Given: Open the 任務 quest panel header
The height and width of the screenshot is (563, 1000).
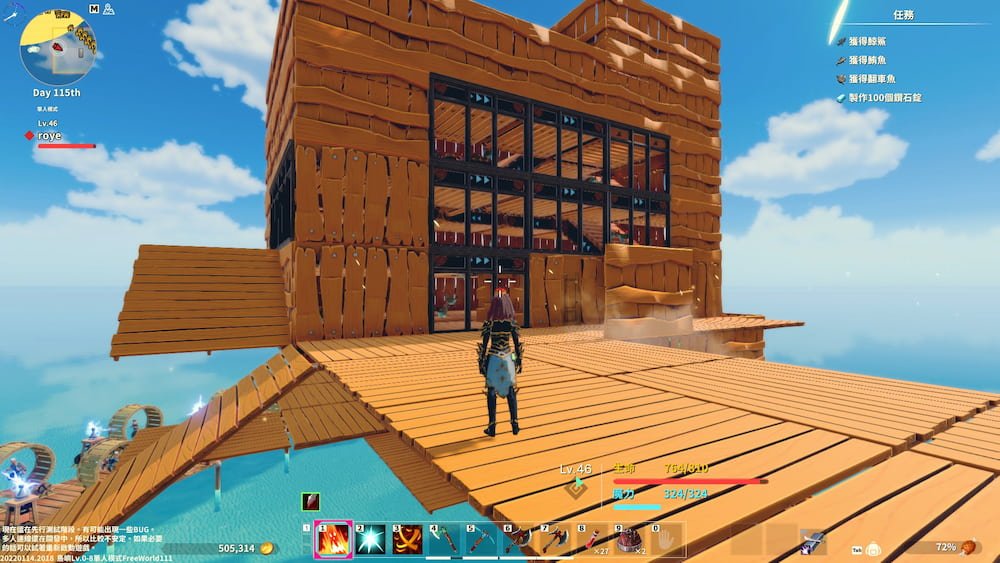Looking at the screenshot, I should pos(903,16).
